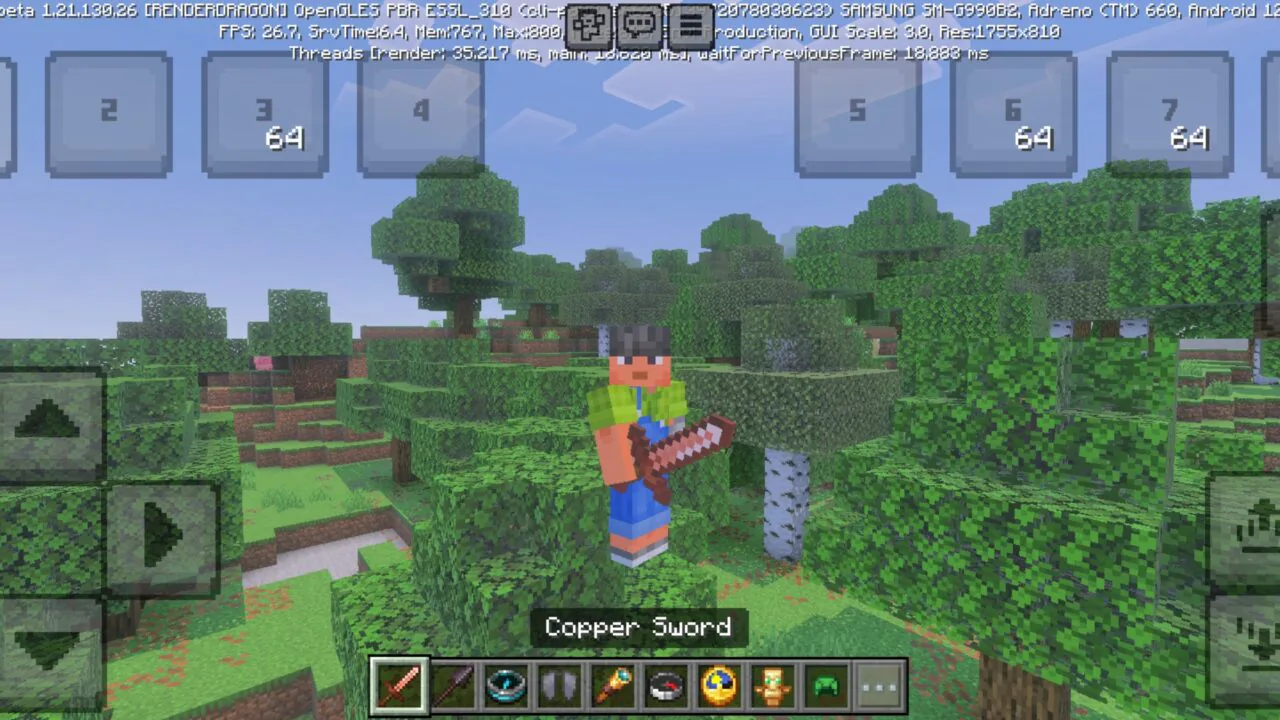
Task: Open the emote picker icon at top center
Action: [x=588, y=25]
